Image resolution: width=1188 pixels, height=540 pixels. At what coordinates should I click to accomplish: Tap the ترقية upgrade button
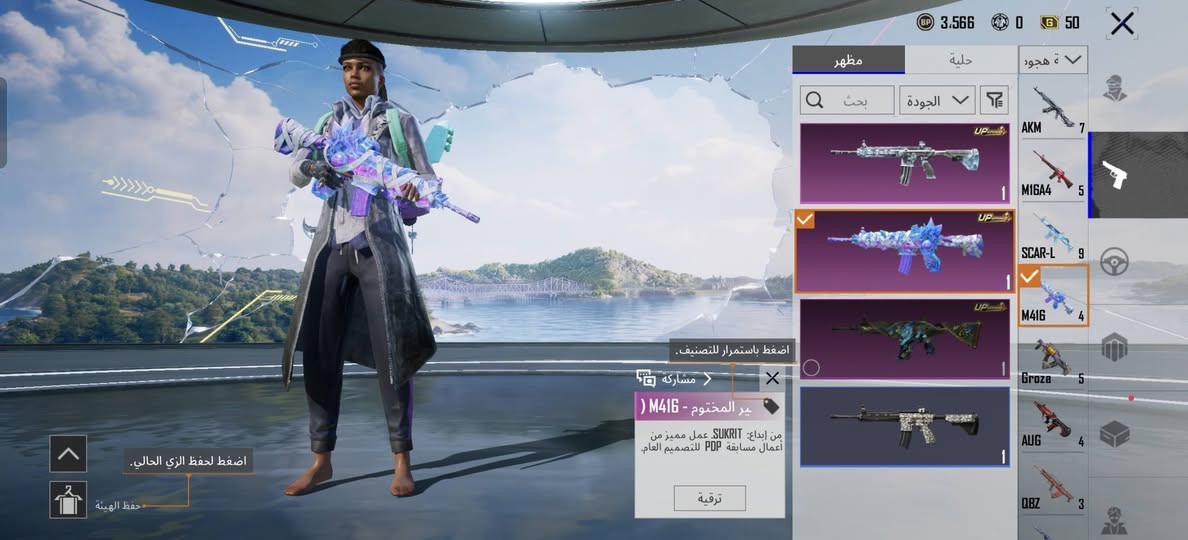tap(709, 498)
